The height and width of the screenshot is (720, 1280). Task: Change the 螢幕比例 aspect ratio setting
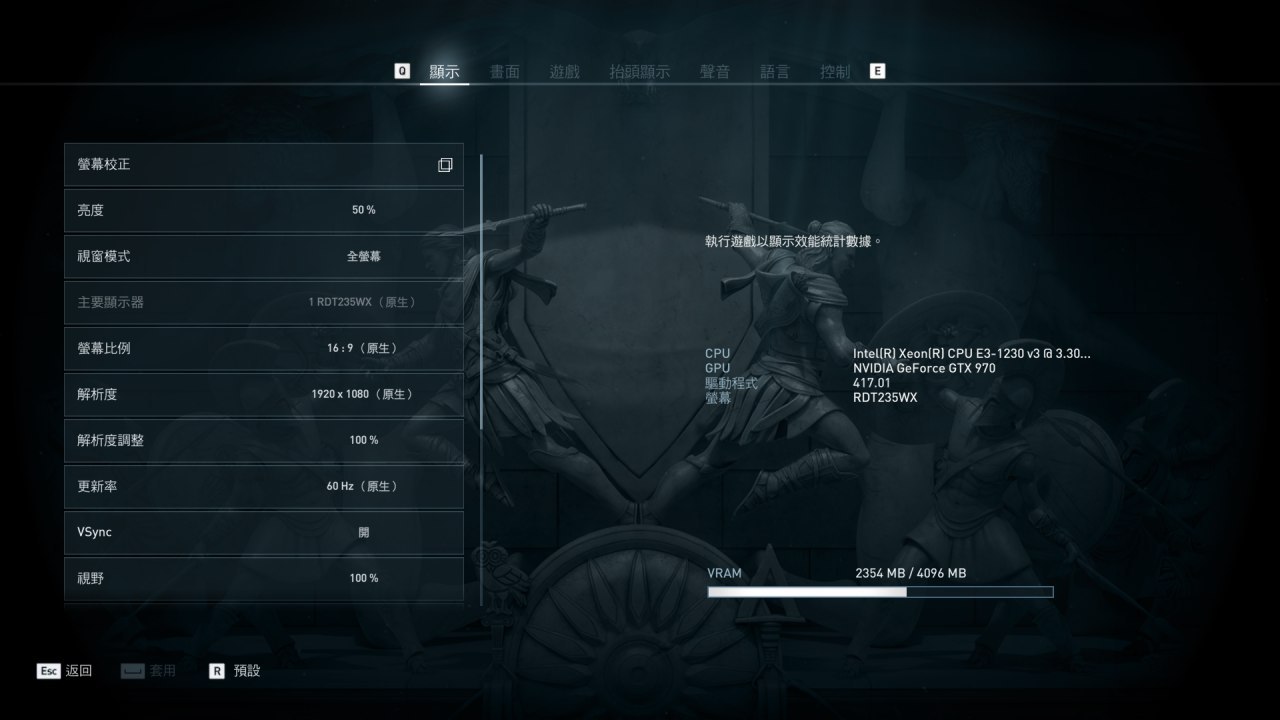264,348
